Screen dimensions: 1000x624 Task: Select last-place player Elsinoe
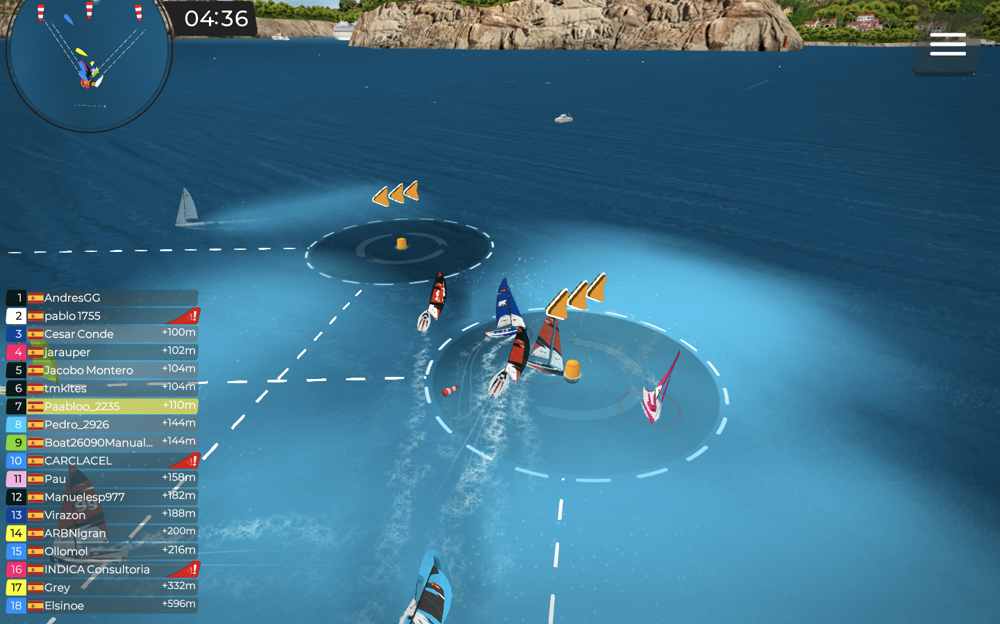click(102, 606)
